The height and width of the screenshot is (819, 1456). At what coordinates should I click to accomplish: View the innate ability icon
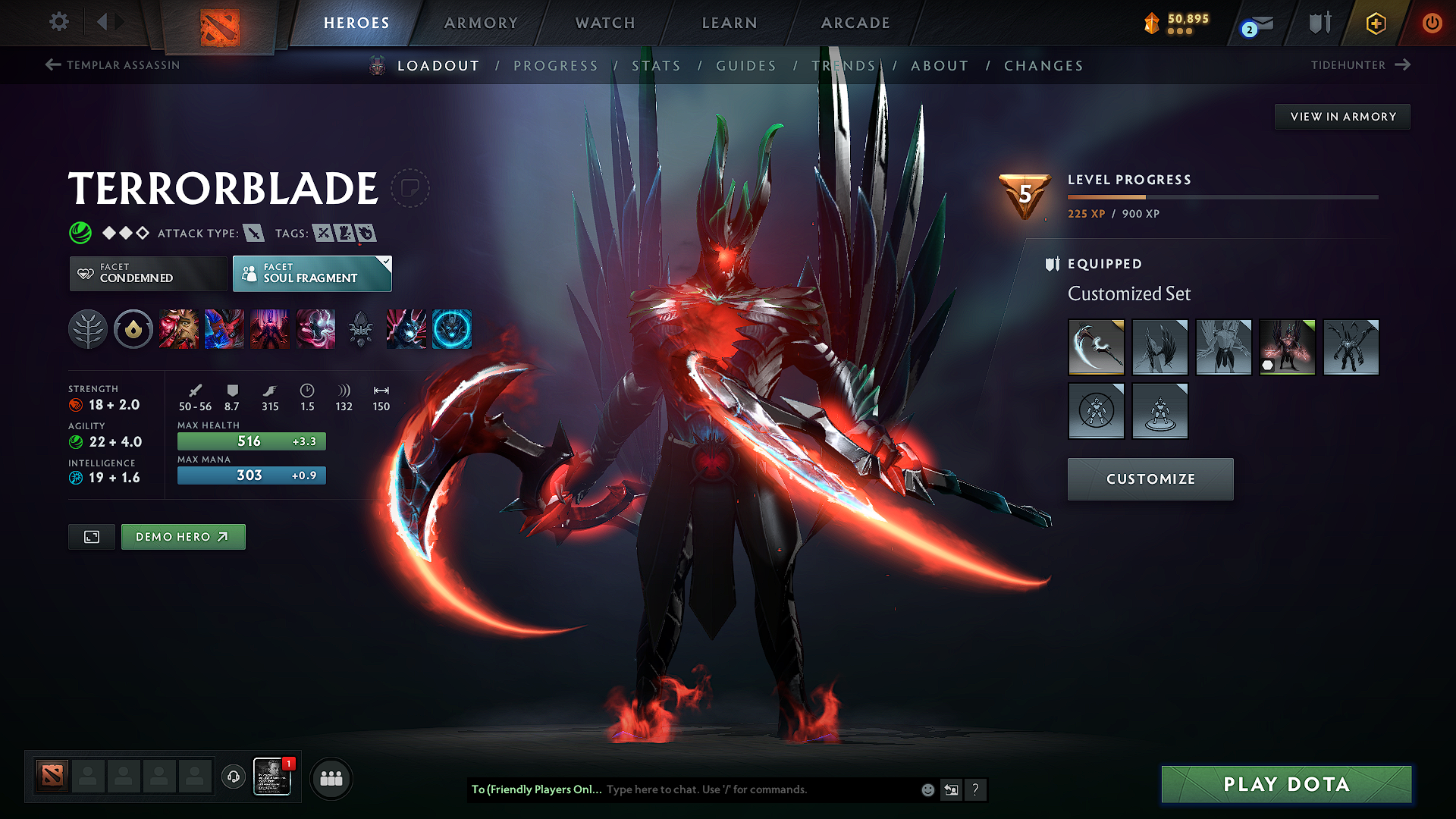click(133, 329)
